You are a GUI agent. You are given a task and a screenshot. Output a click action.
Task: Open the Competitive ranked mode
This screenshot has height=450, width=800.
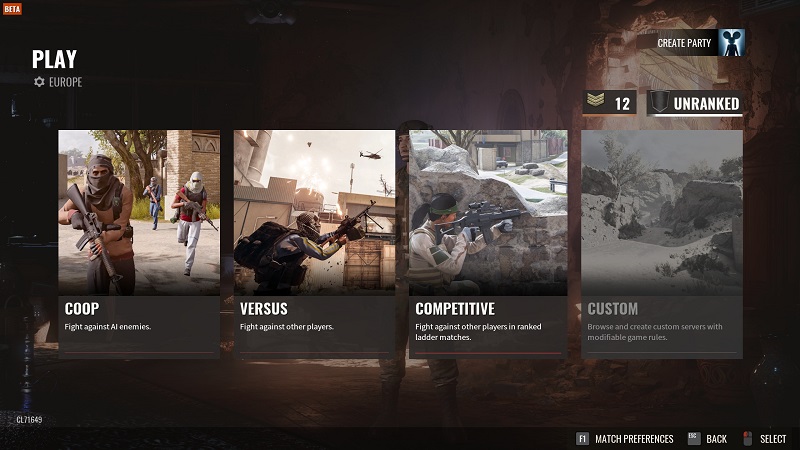point(488,242)
